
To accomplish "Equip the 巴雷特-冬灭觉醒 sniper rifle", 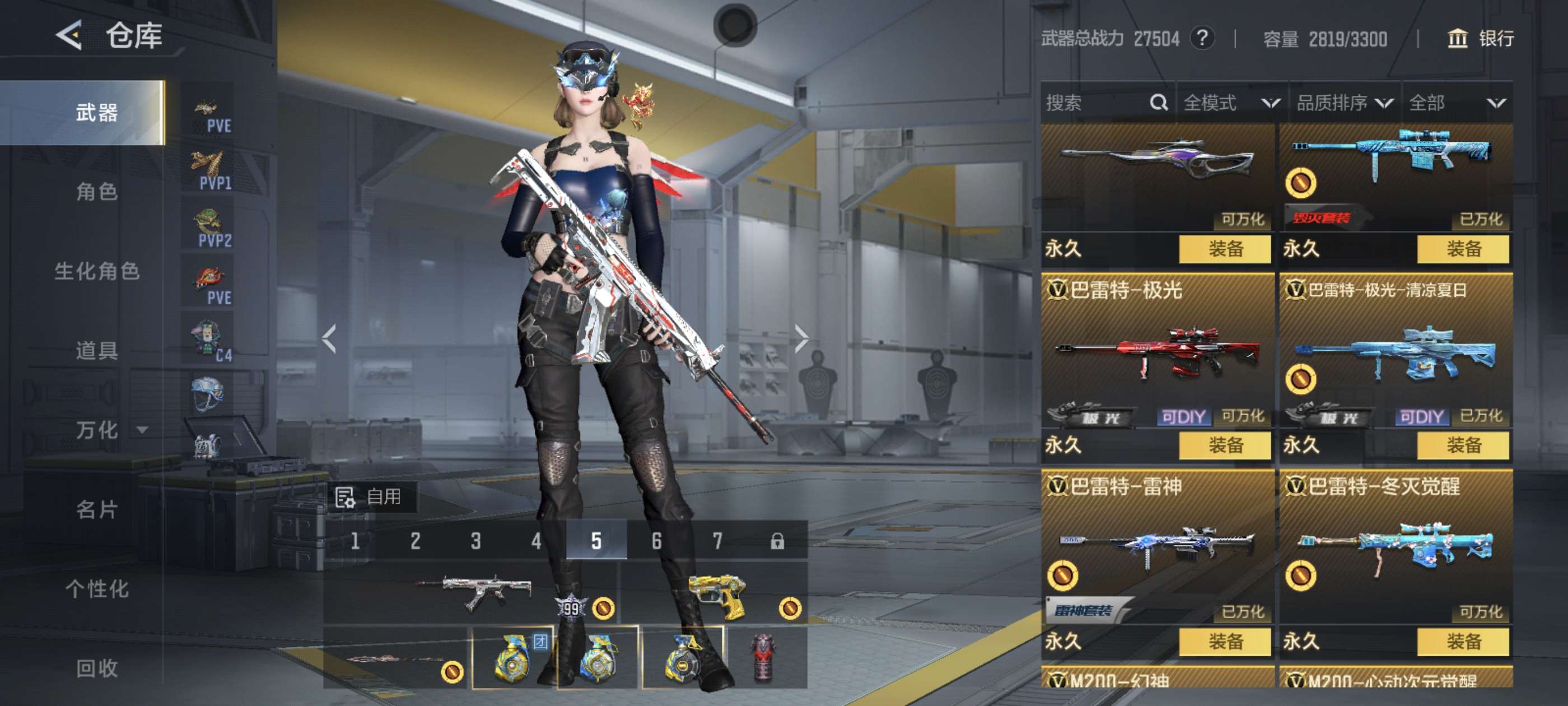I will (x=1463, y=642).
